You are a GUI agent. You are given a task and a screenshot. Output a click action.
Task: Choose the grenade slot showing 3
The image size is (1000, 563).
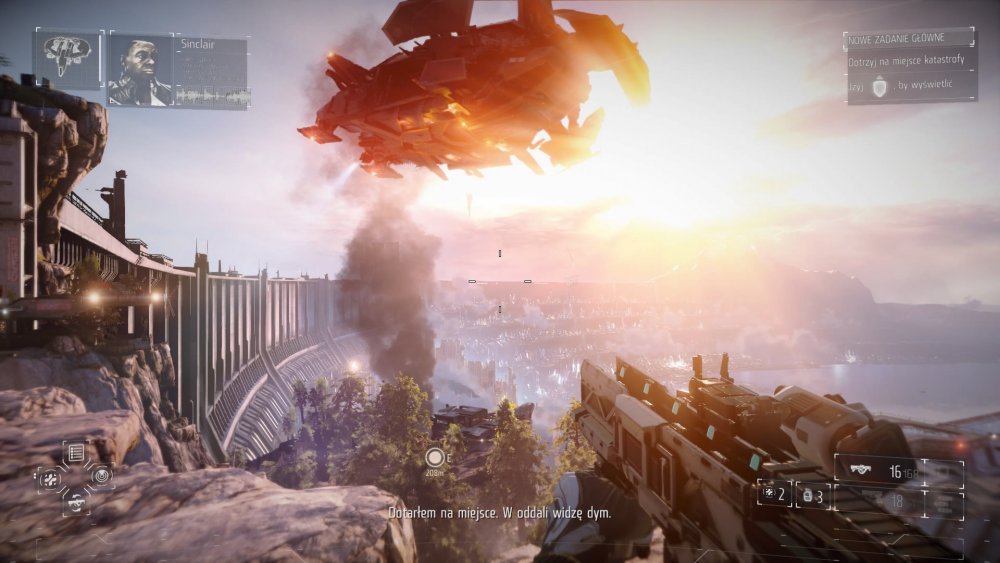[x=812, y=495]
